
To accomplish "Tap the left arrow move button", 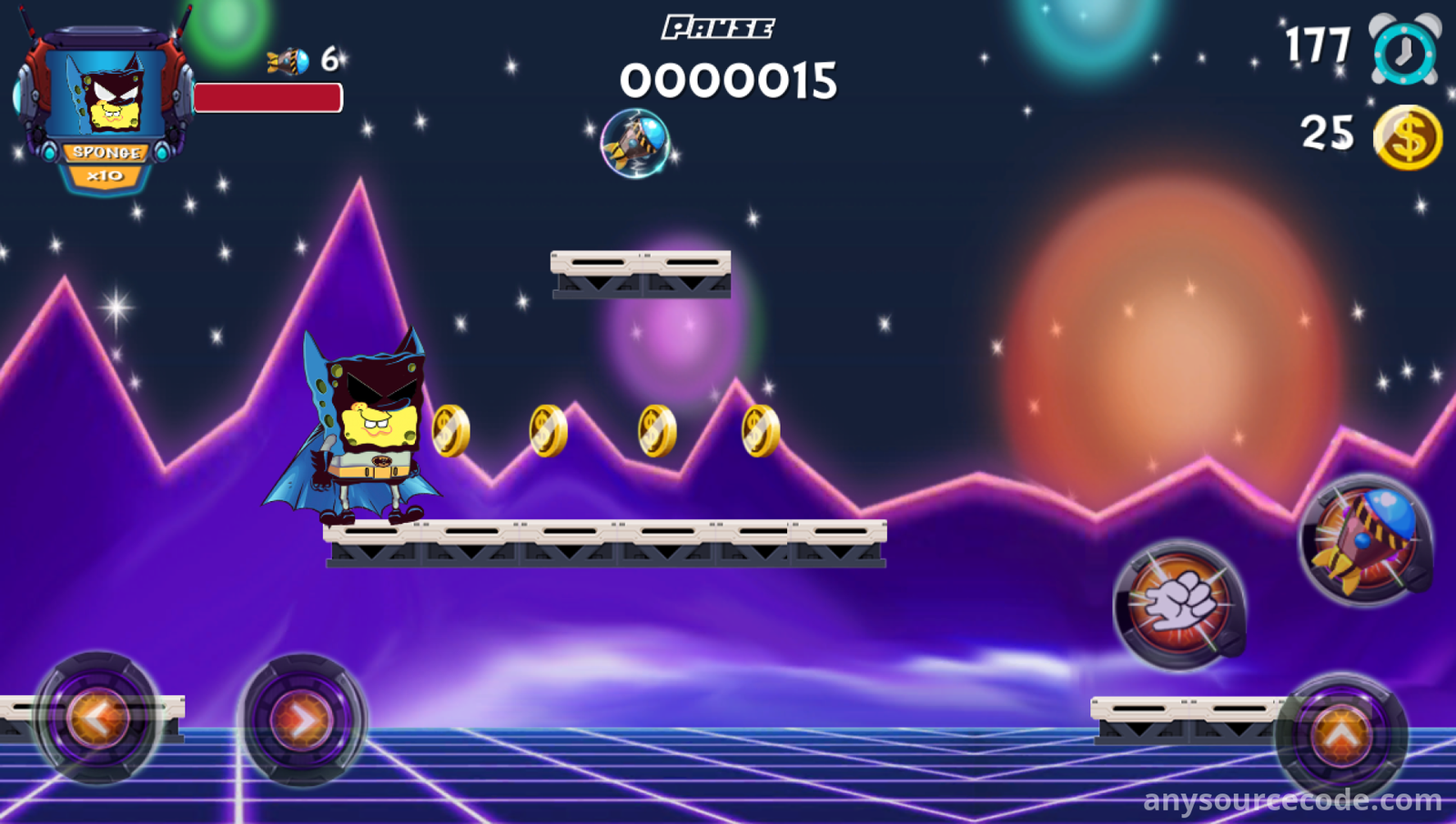I will click(97, 718).
